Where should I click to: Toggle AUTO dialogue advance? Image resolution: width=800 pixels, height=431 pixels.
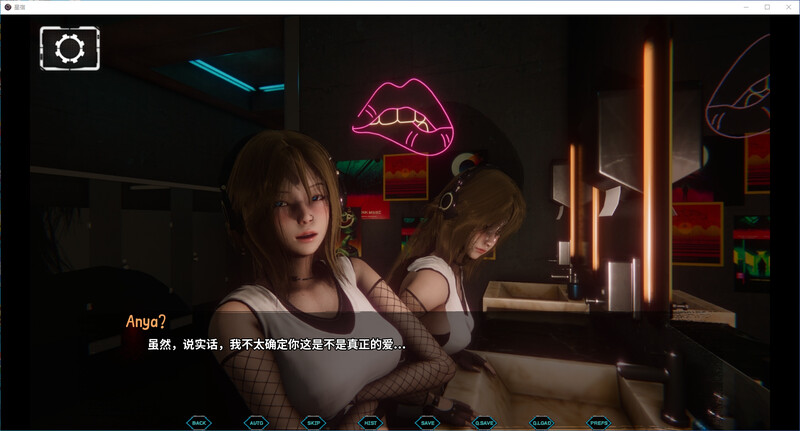point(256,422)
